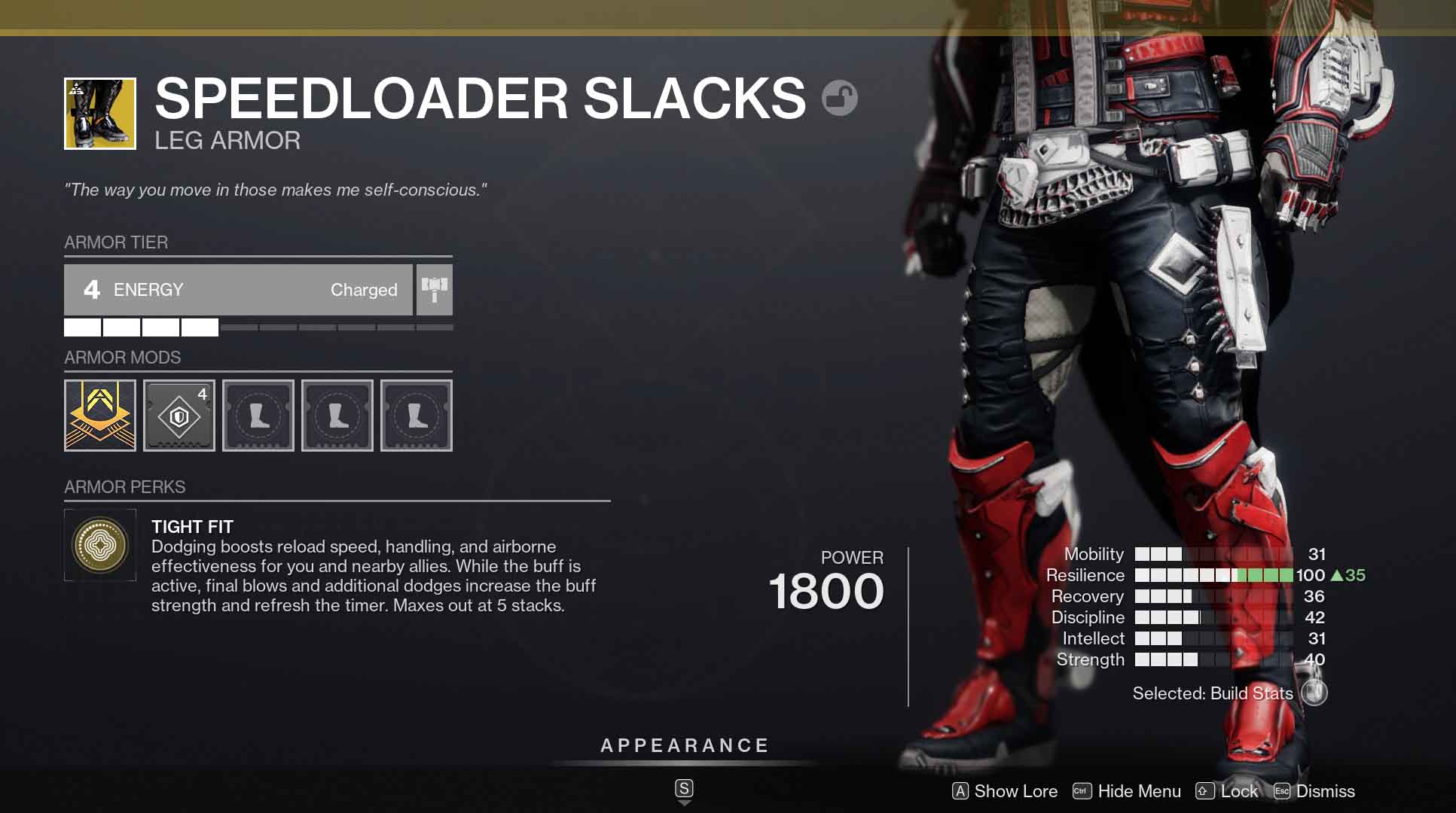Open the downward chevron below Appearance
The image size is (1456, 813).
pyautogui.click(x=684, y=802)
